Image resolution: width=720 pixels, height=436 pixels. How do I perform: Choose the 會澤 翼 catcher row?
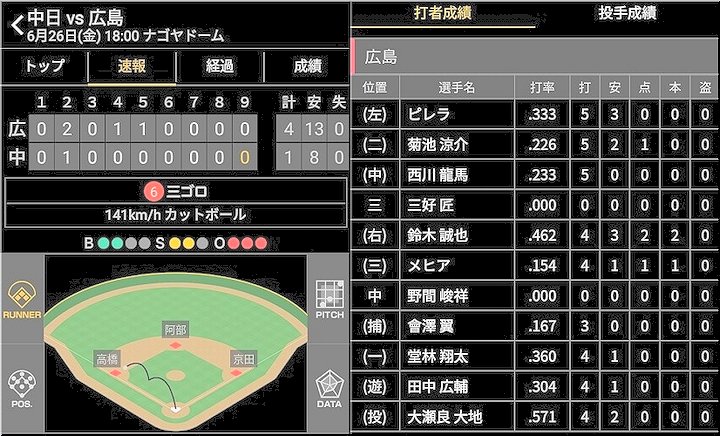535,326
